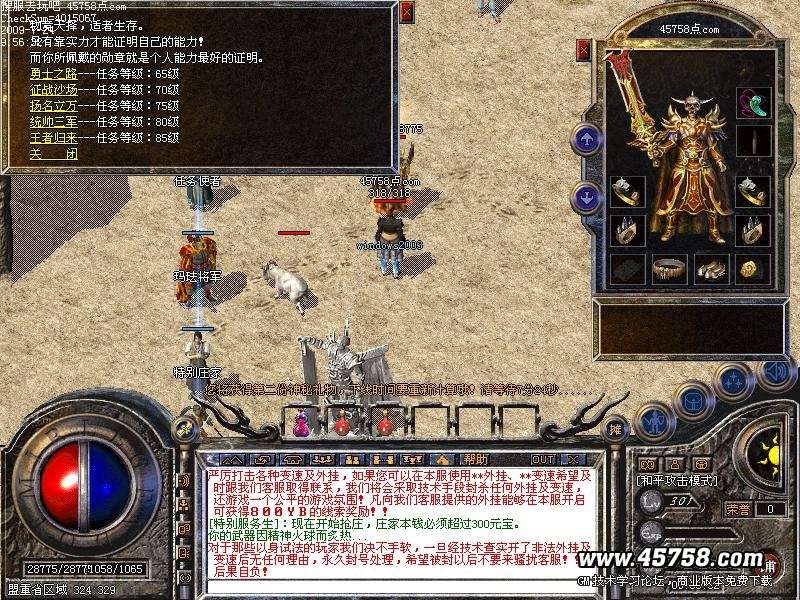Image resolution: width=800 pixels, height=600 pixels.
Task: Choose the 征战沙场 quest option
Action: click(53, 89)
